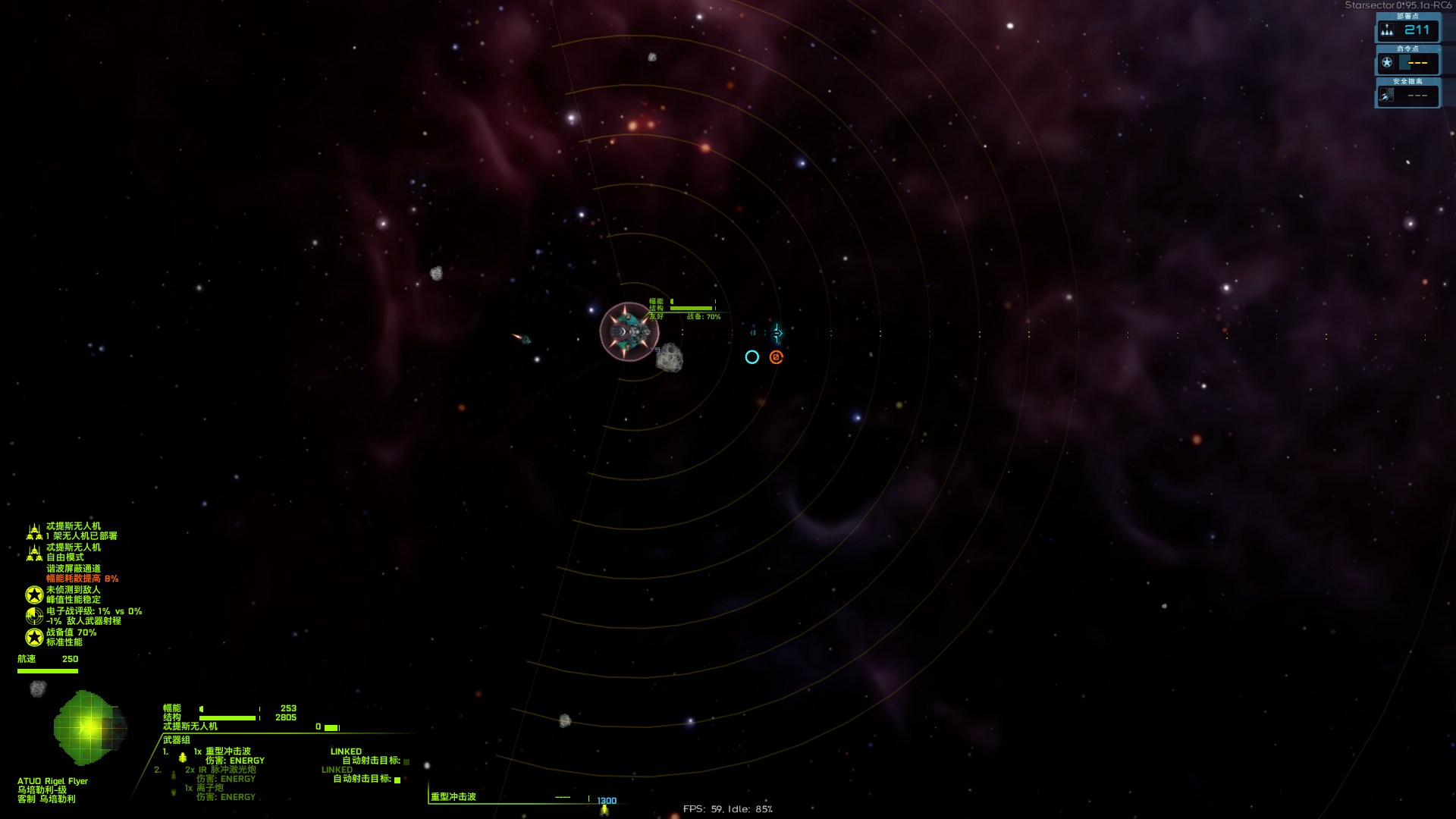The image size is (1456, 819).
Task: Click the deployment points (部署点) fleet icon
Action: tap(1387, 31)
